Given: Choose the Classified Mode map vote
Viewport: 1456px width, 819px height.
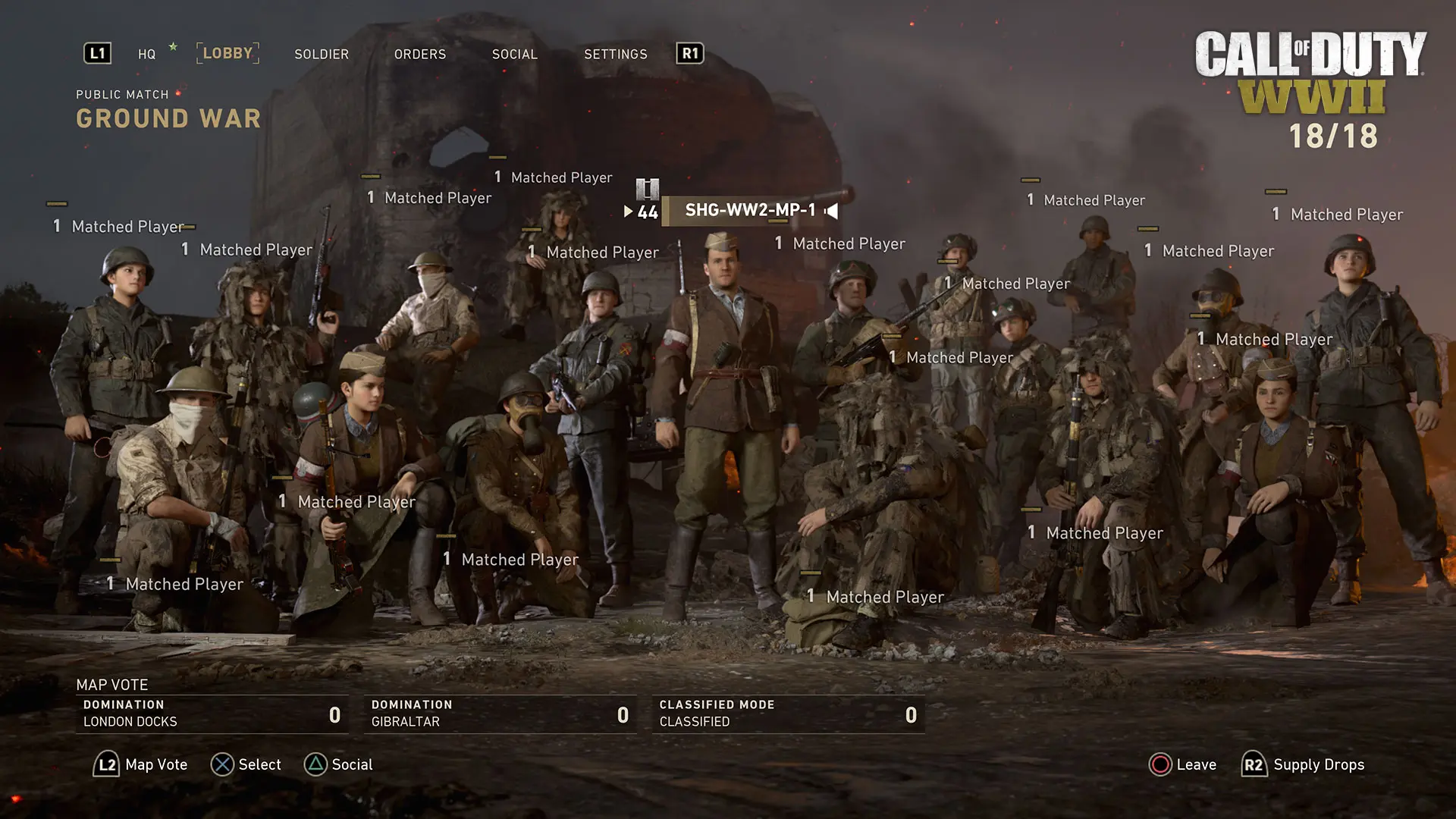Looking at the screenshot, I should point(788,714).
